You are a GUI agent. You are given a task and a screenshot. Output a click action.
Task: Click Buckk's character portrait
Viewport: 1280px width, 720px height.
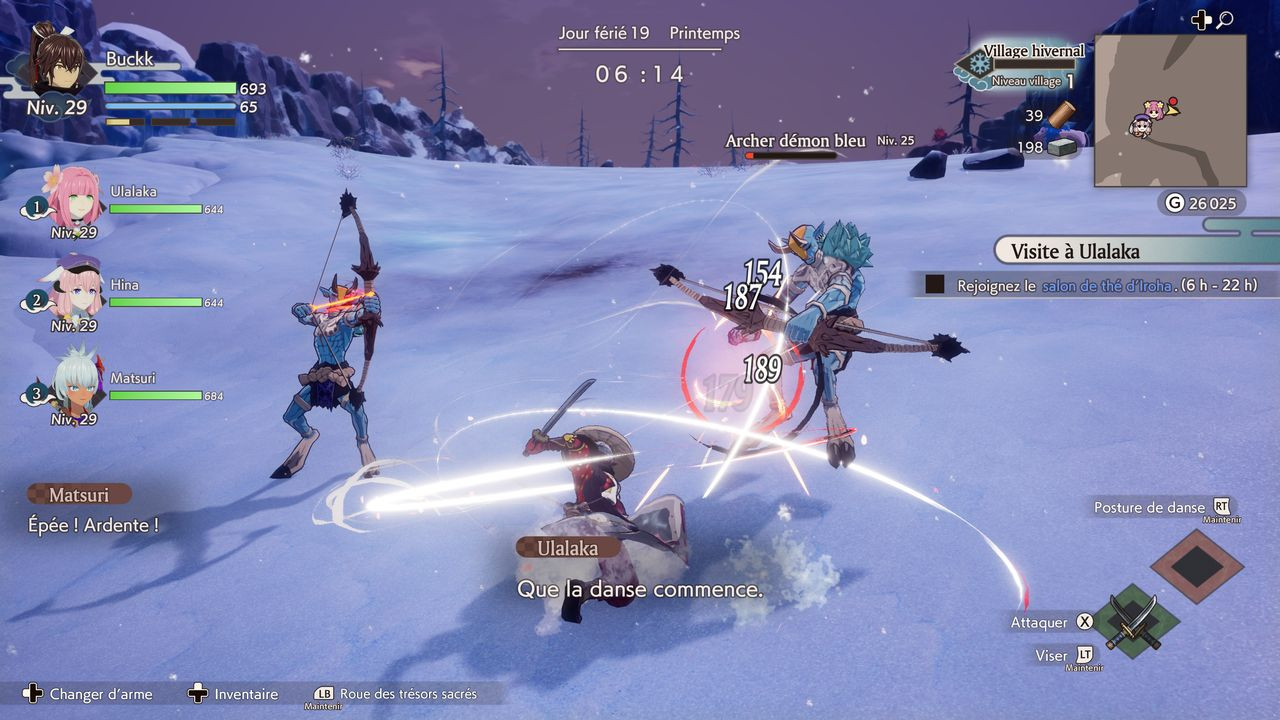pos(56,62)
